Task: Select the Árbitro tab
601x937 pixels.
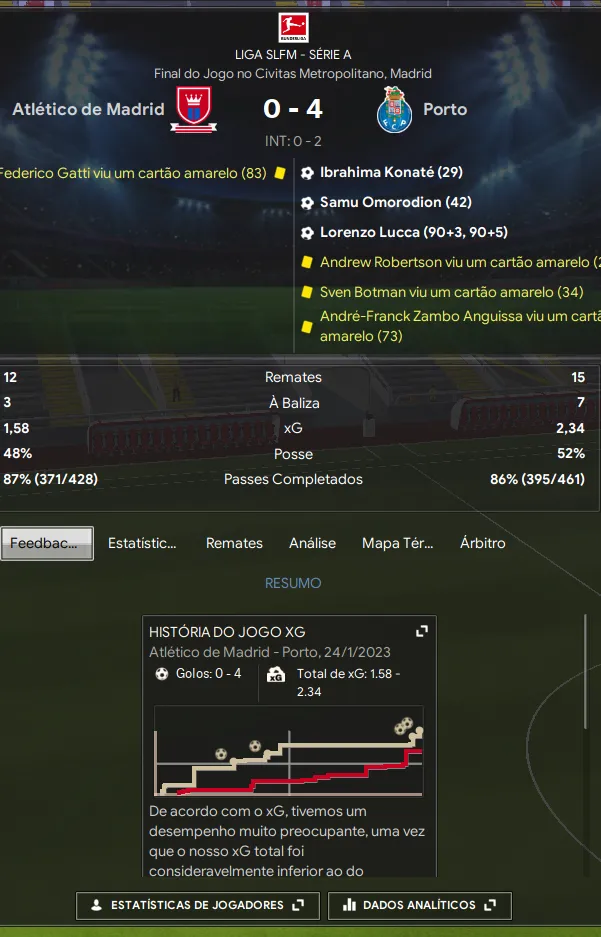Action: (482, 543)
